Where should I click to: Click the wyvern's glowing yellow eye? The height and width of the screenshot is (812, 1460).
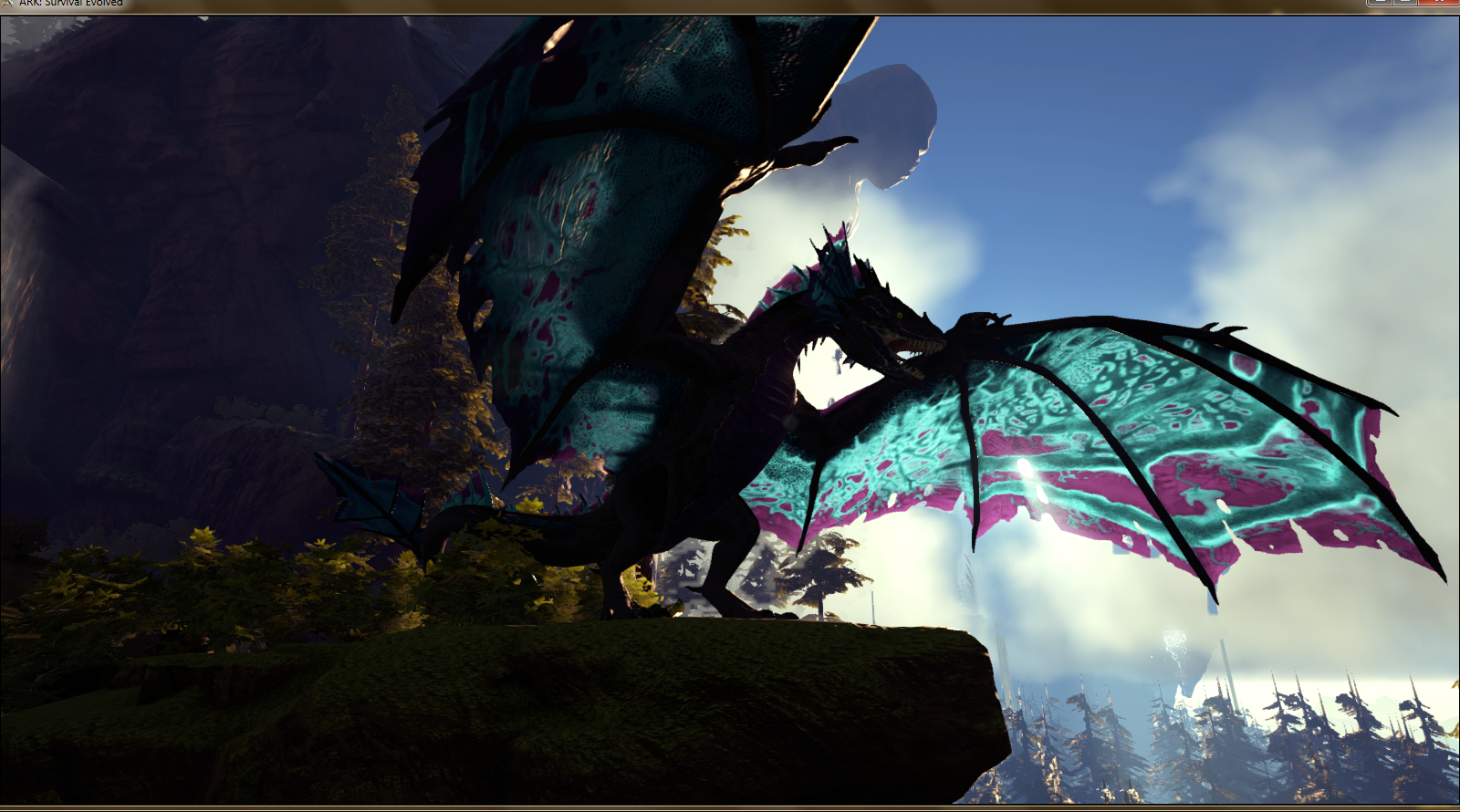pos(900,315)
